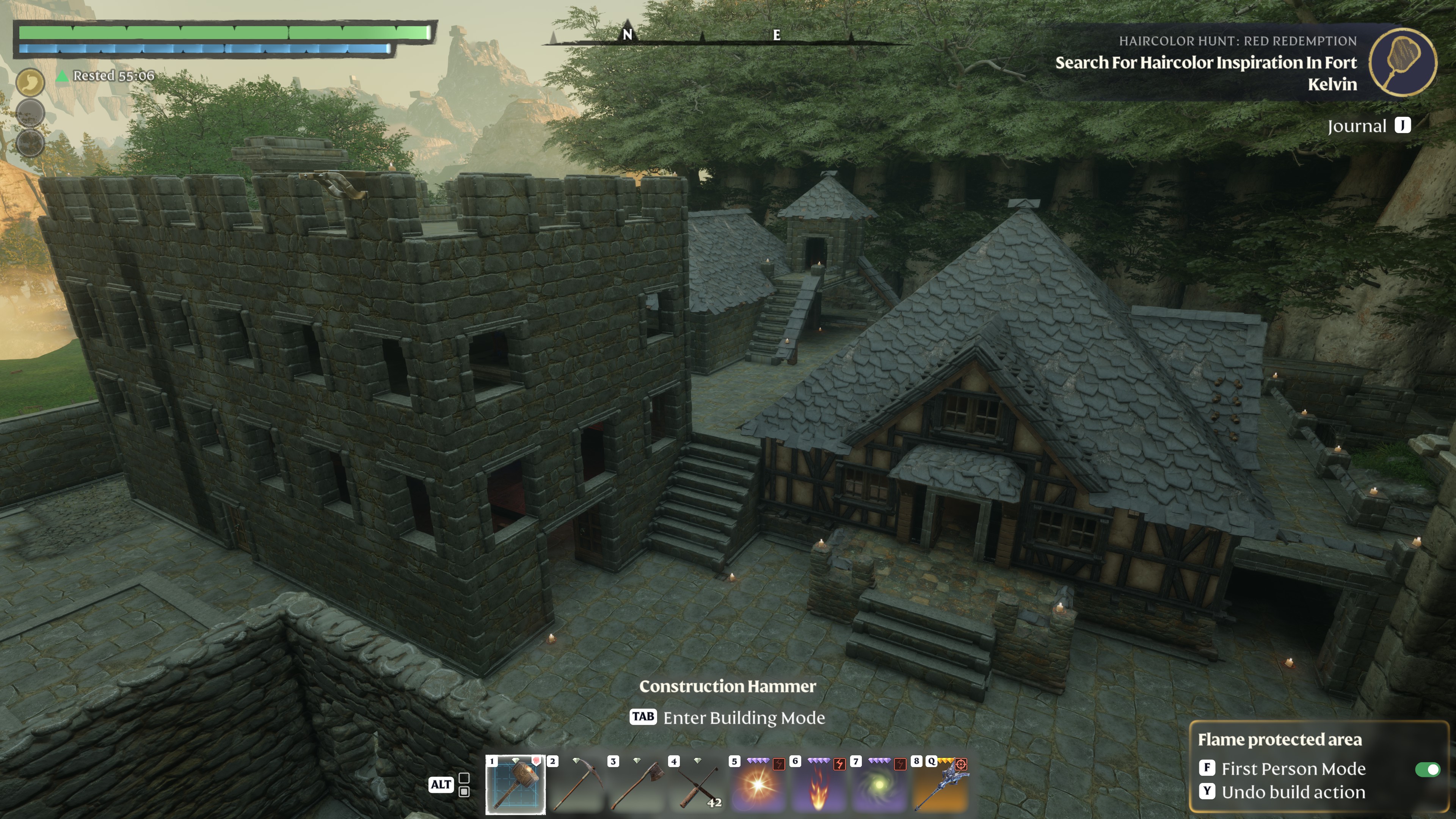Click the compass strip showing N and E
The image size is (1456, 819).
point(701,37)
